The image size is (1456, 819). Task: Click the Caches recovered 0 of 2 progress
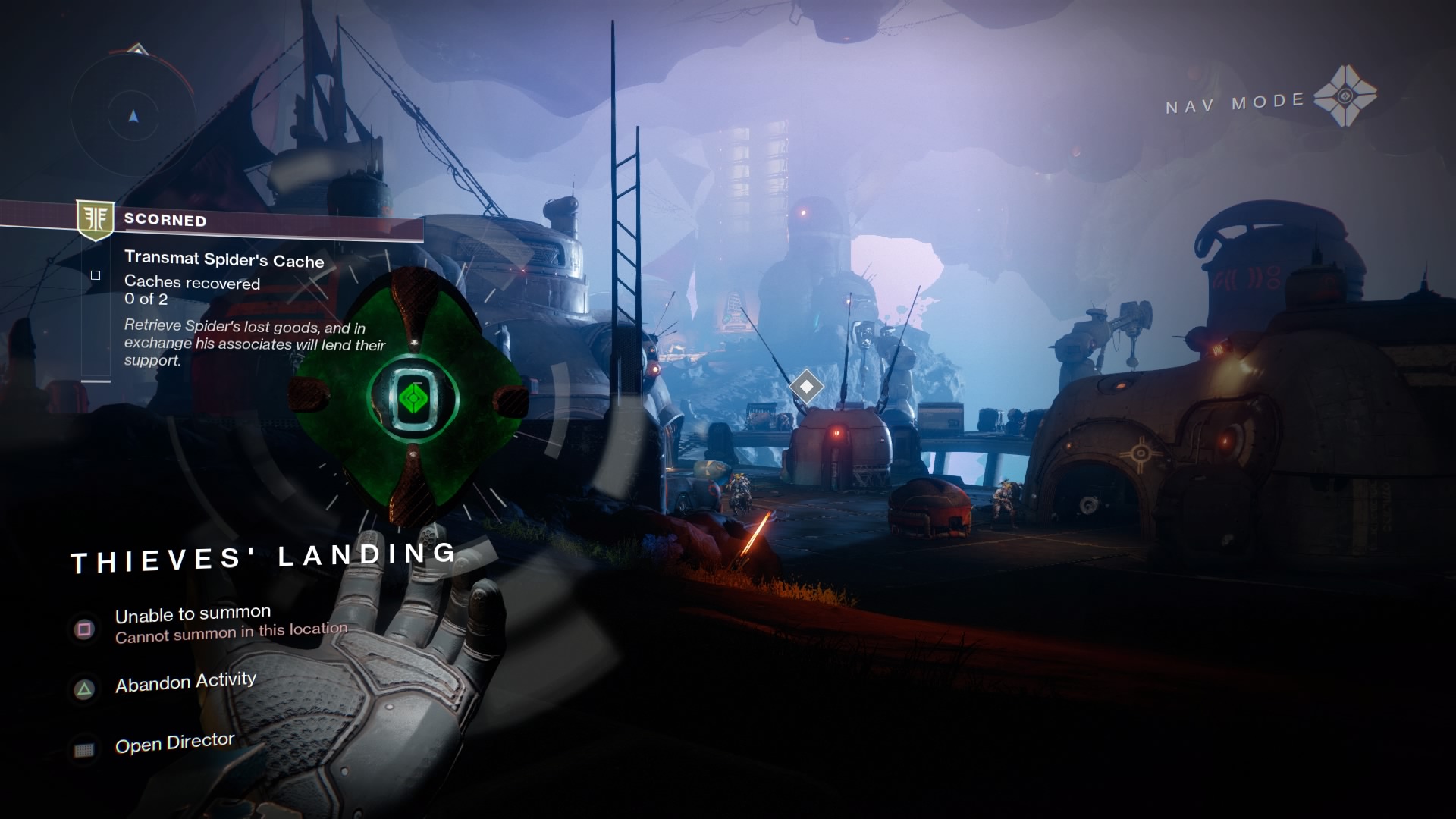tap(192, 291)
